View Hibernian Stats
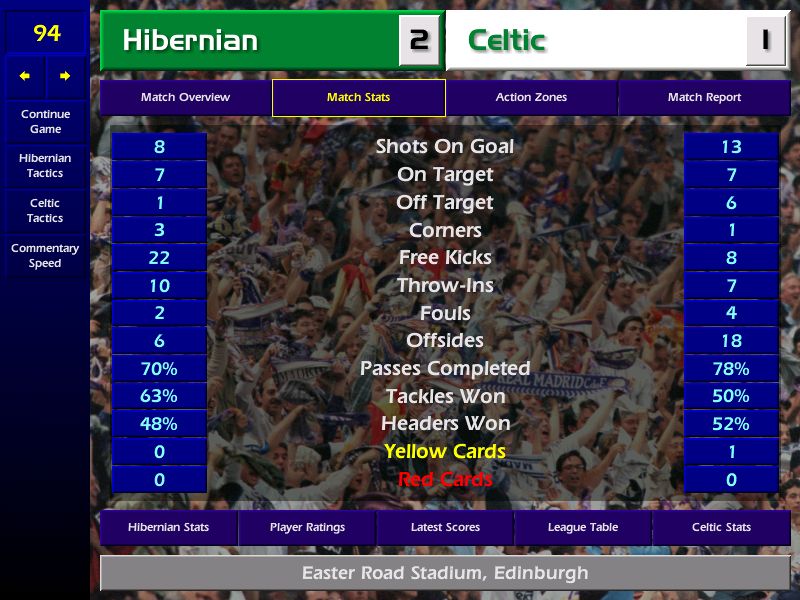Screen dimensions: 800x600 (168, 527)
